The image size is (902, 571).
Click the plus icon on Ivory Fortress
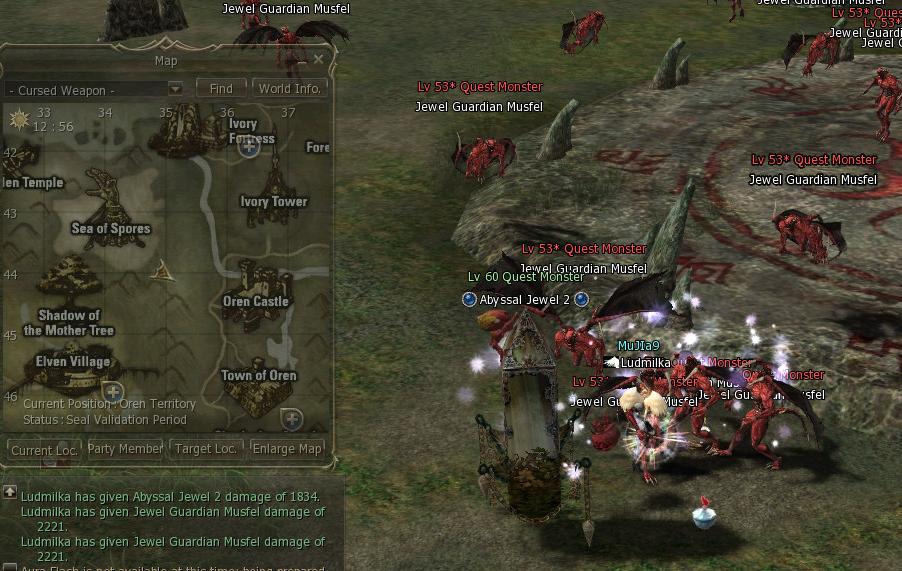coord(249,147)
